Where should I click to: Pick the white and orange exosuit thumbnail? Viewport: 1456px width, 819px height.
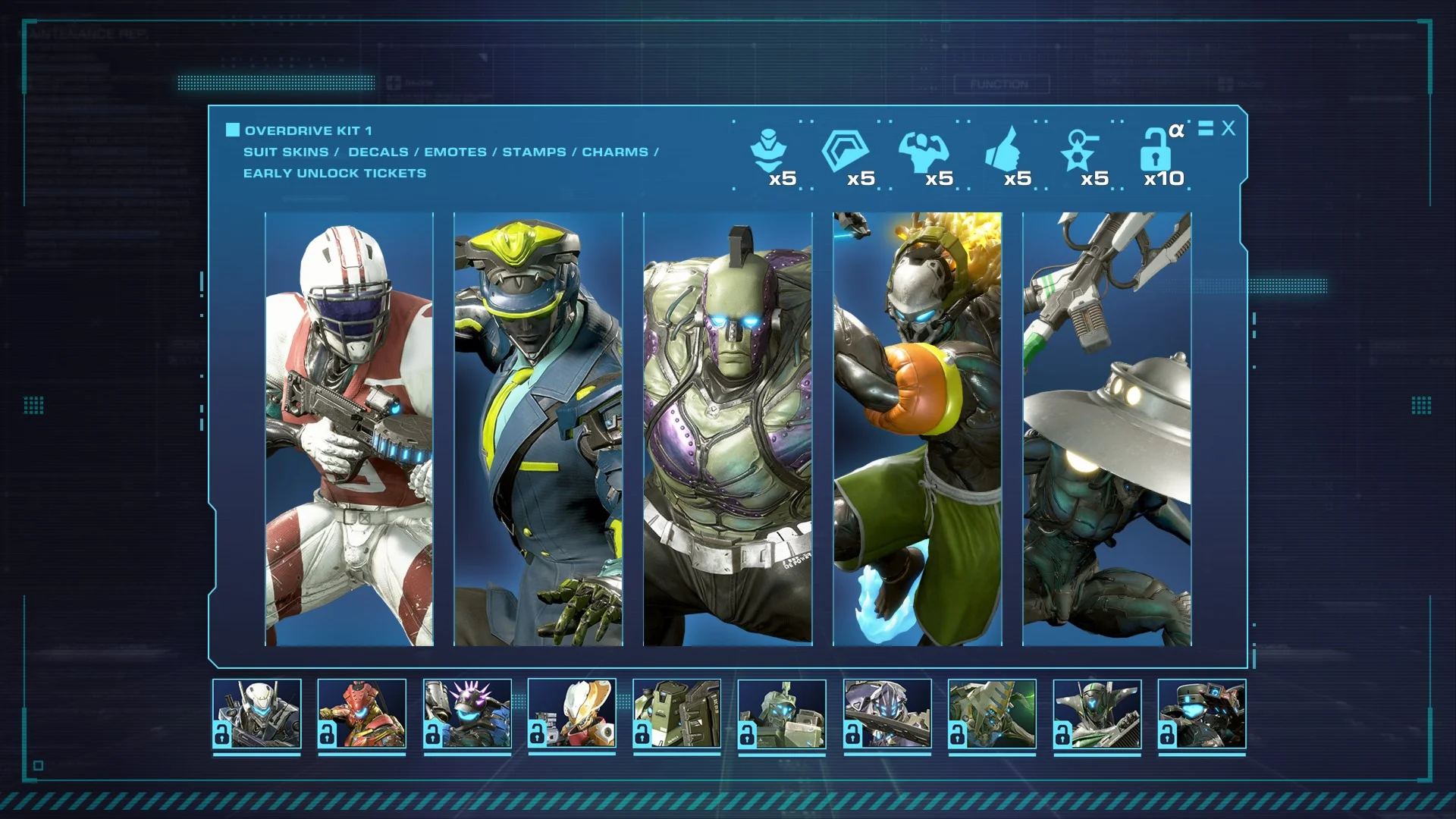point(572,714)
